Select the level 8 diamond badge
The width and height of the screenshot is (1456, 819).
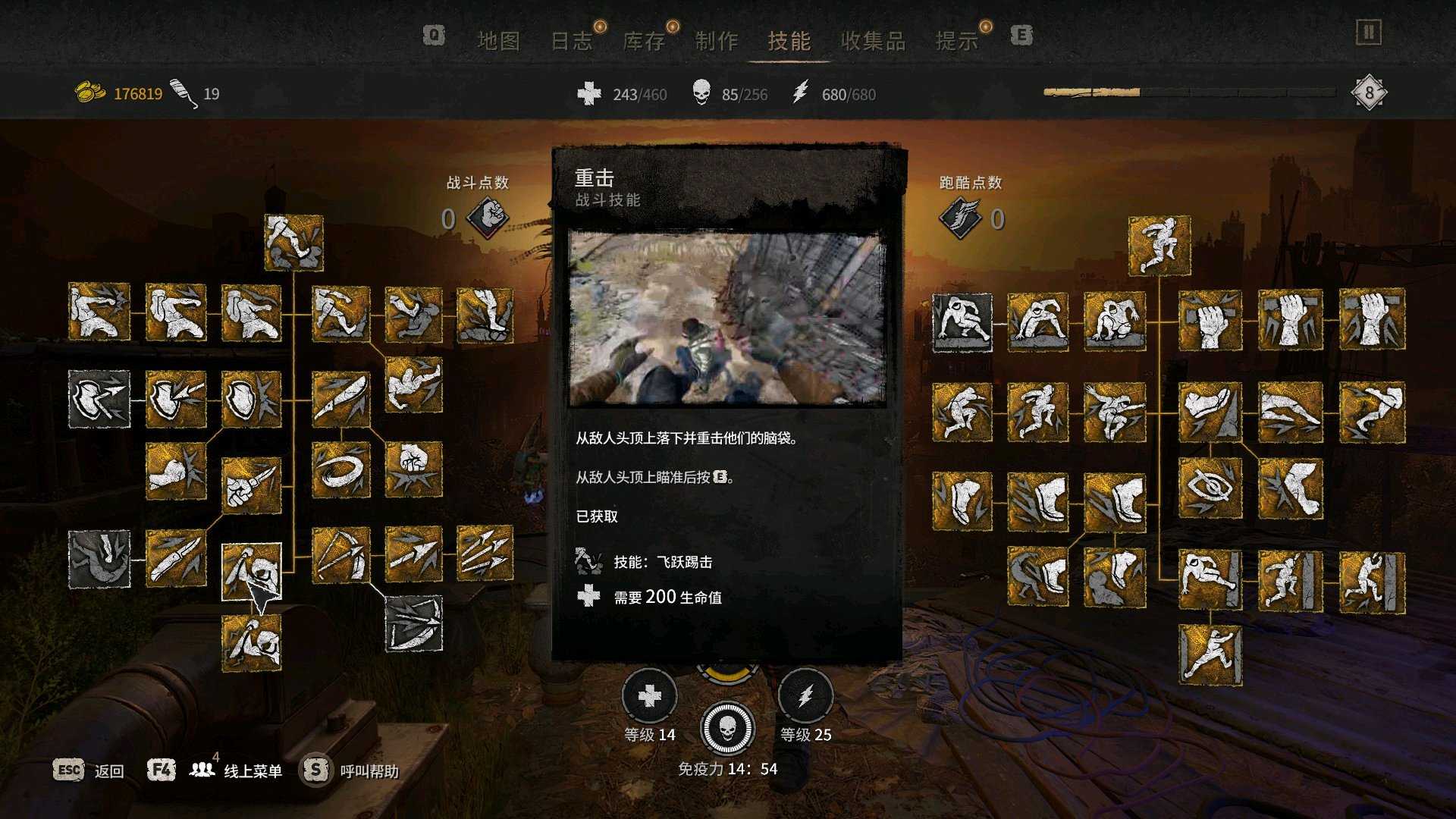pyautogui.click(x=1369, y=91)
